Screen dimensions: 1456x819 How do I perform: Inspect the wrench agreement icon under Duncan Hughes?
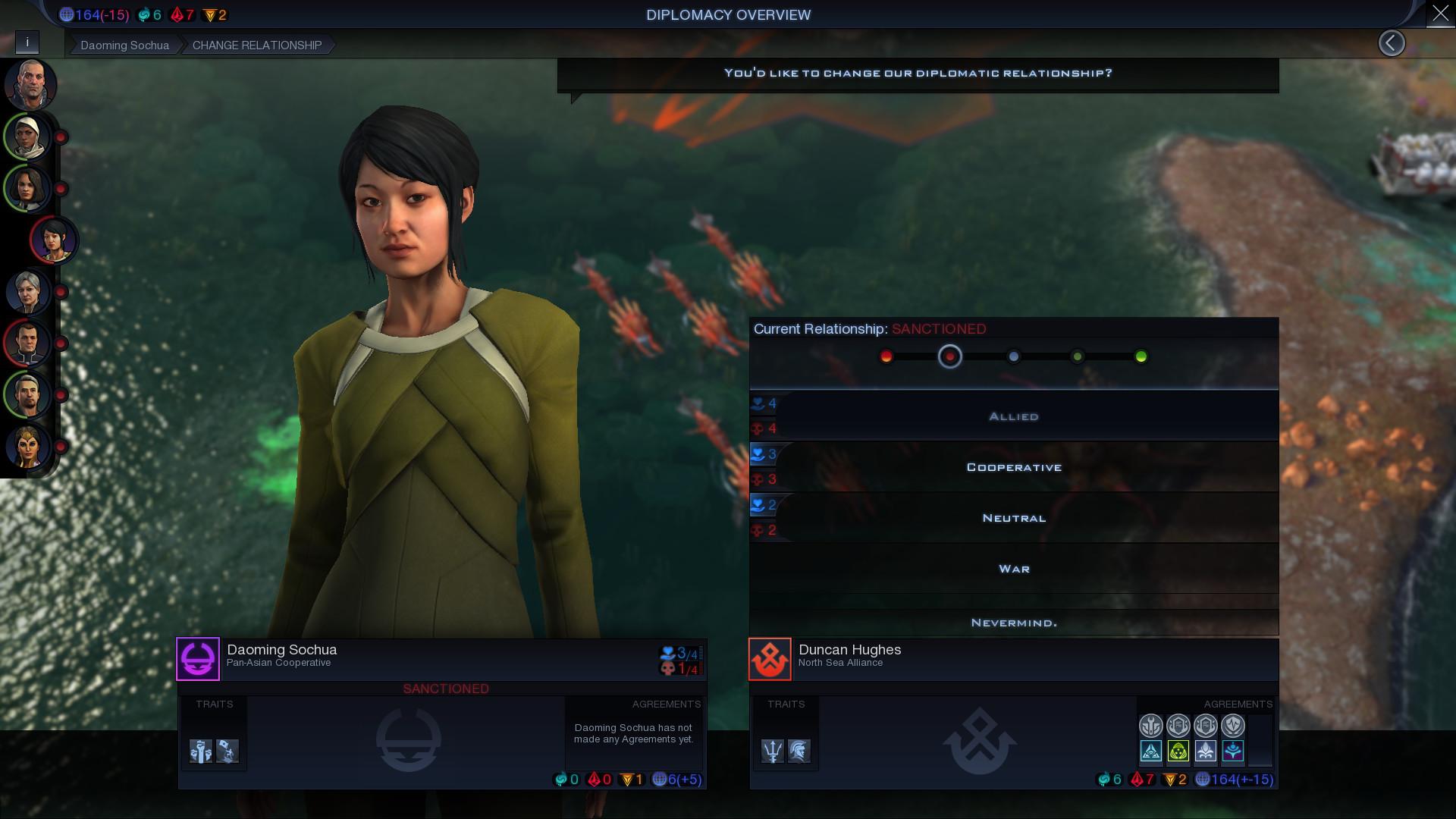(x=1151, y=725)
